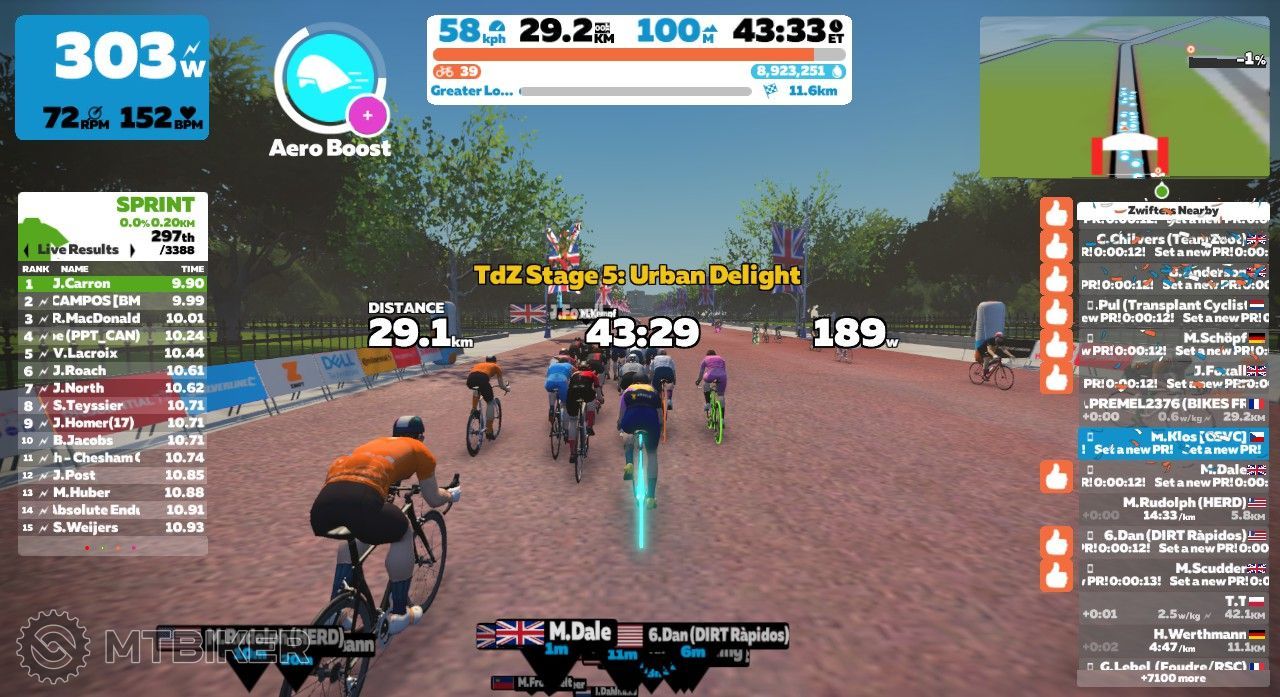Thumbs-up 6.Dan (DIRT Ràpidos)
Viewport: 1280px width, 697px height.
pyautogui.click(x=1056, y=542)
